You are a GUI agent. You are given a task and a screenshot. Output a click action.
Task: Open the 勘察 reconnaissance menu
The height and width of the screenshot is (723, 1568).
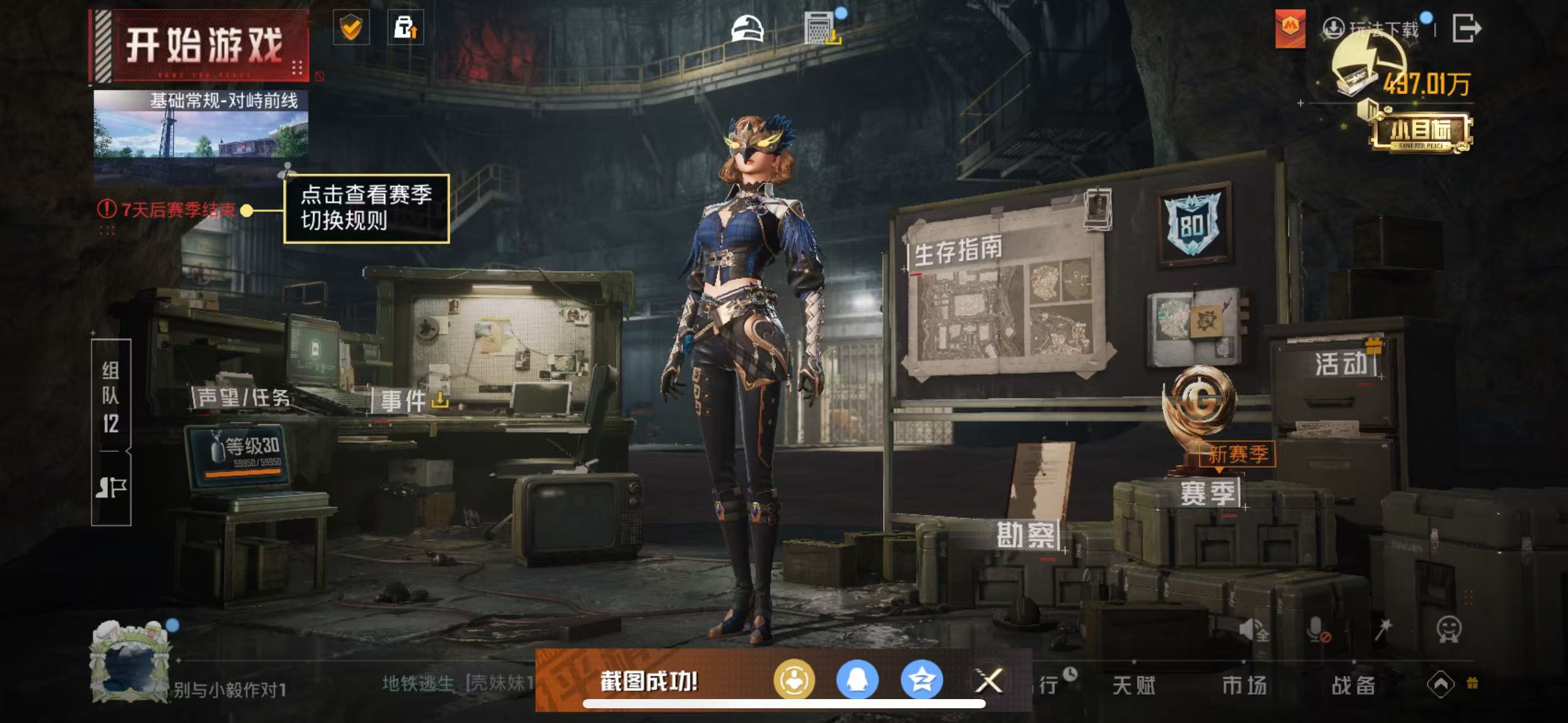1026,536
